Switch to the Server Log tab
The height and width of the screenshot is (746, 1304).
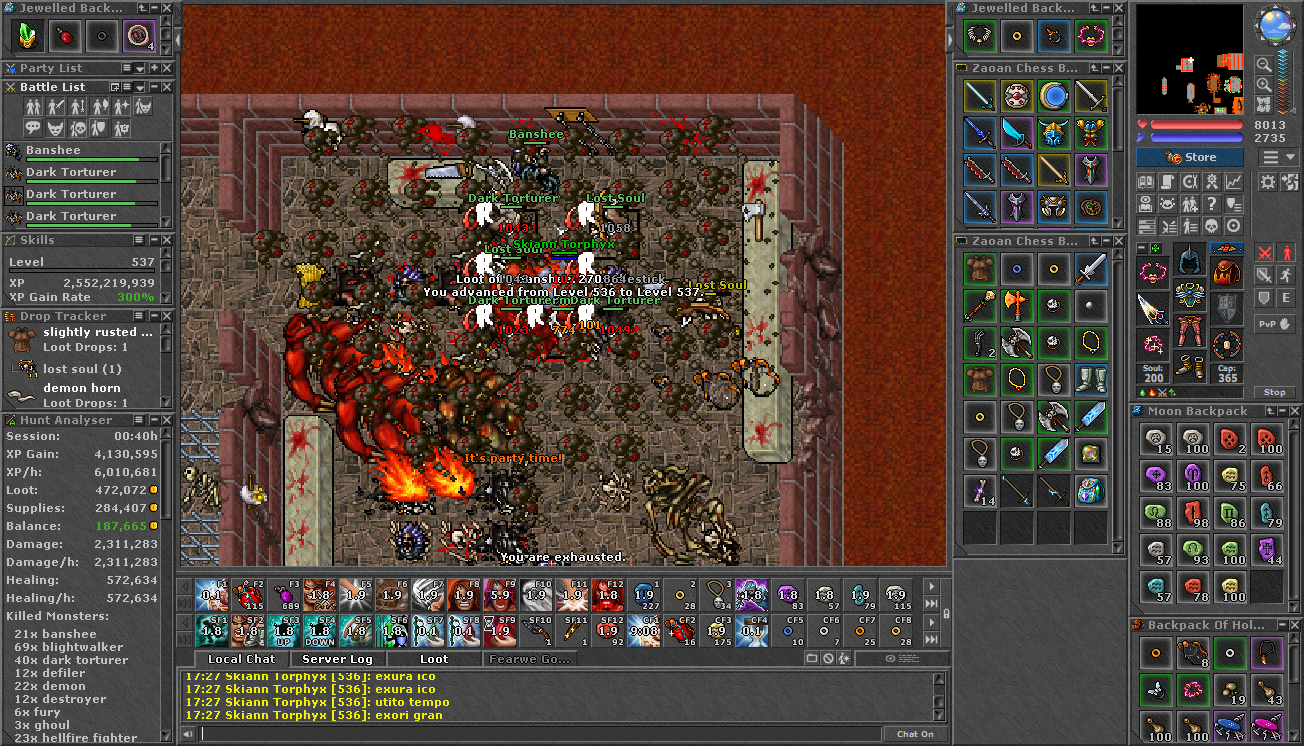coord(337,659)
